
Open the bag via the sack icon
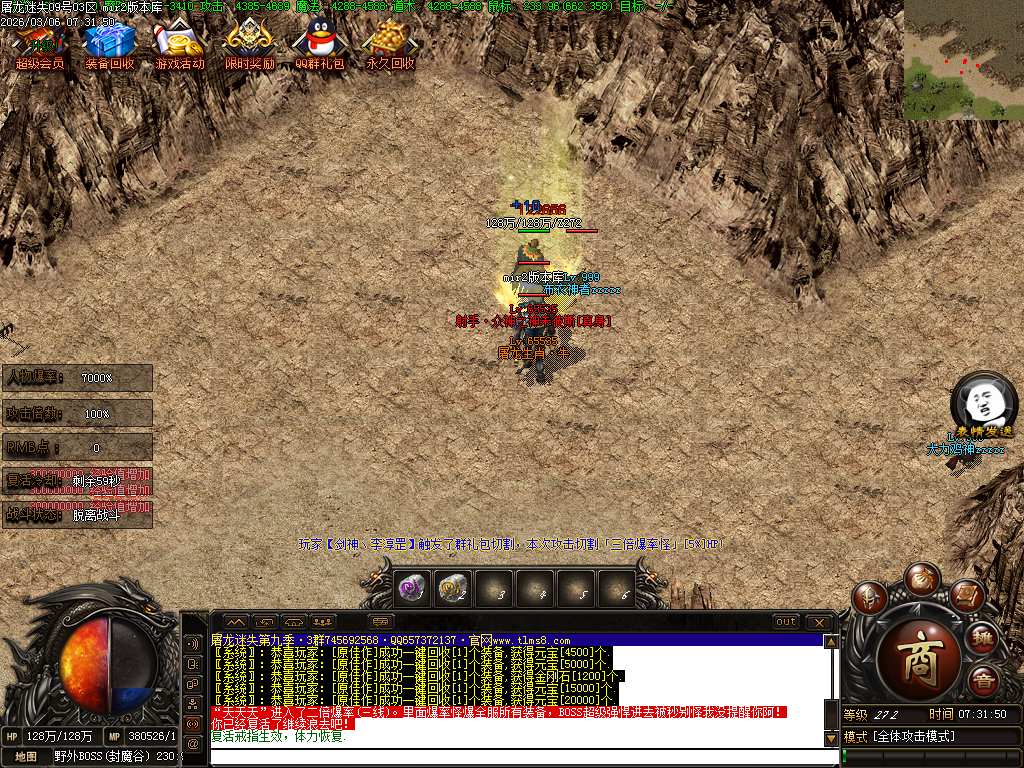920,578
